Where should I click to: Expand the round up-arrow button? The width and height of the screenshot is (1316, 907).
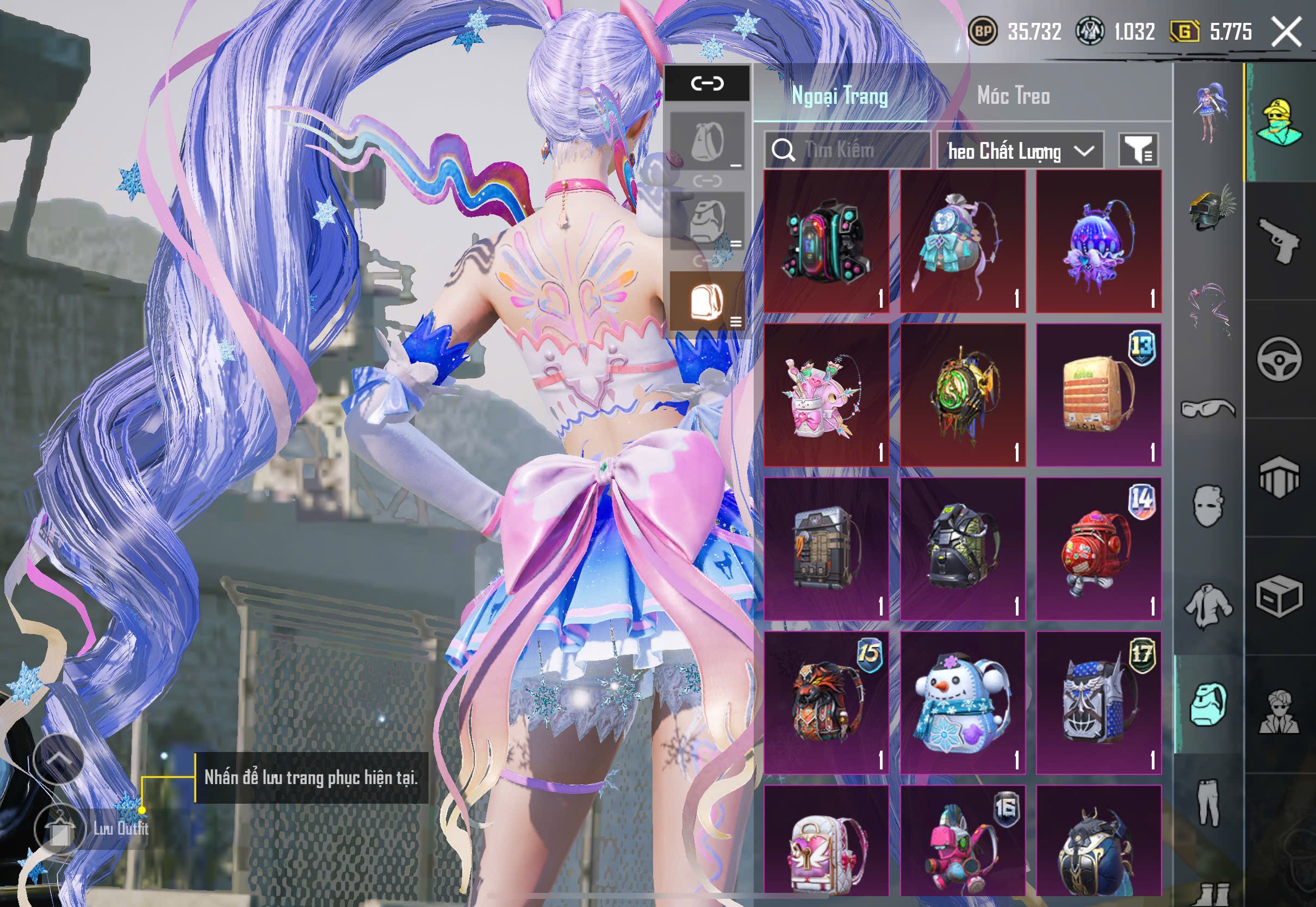coord(59,759)
